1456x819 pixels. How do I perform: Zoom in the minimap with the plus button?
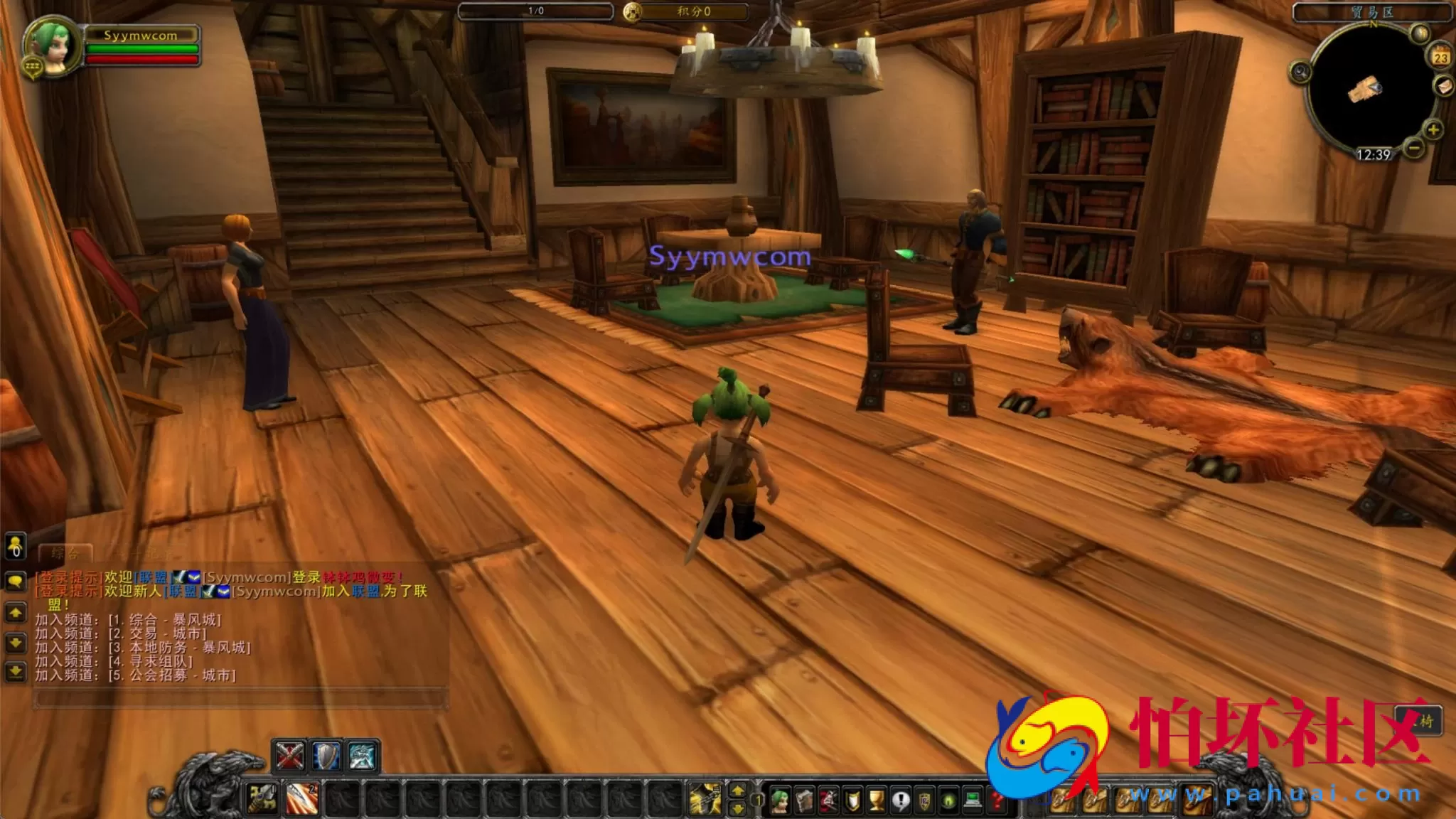click(1433, 129)
